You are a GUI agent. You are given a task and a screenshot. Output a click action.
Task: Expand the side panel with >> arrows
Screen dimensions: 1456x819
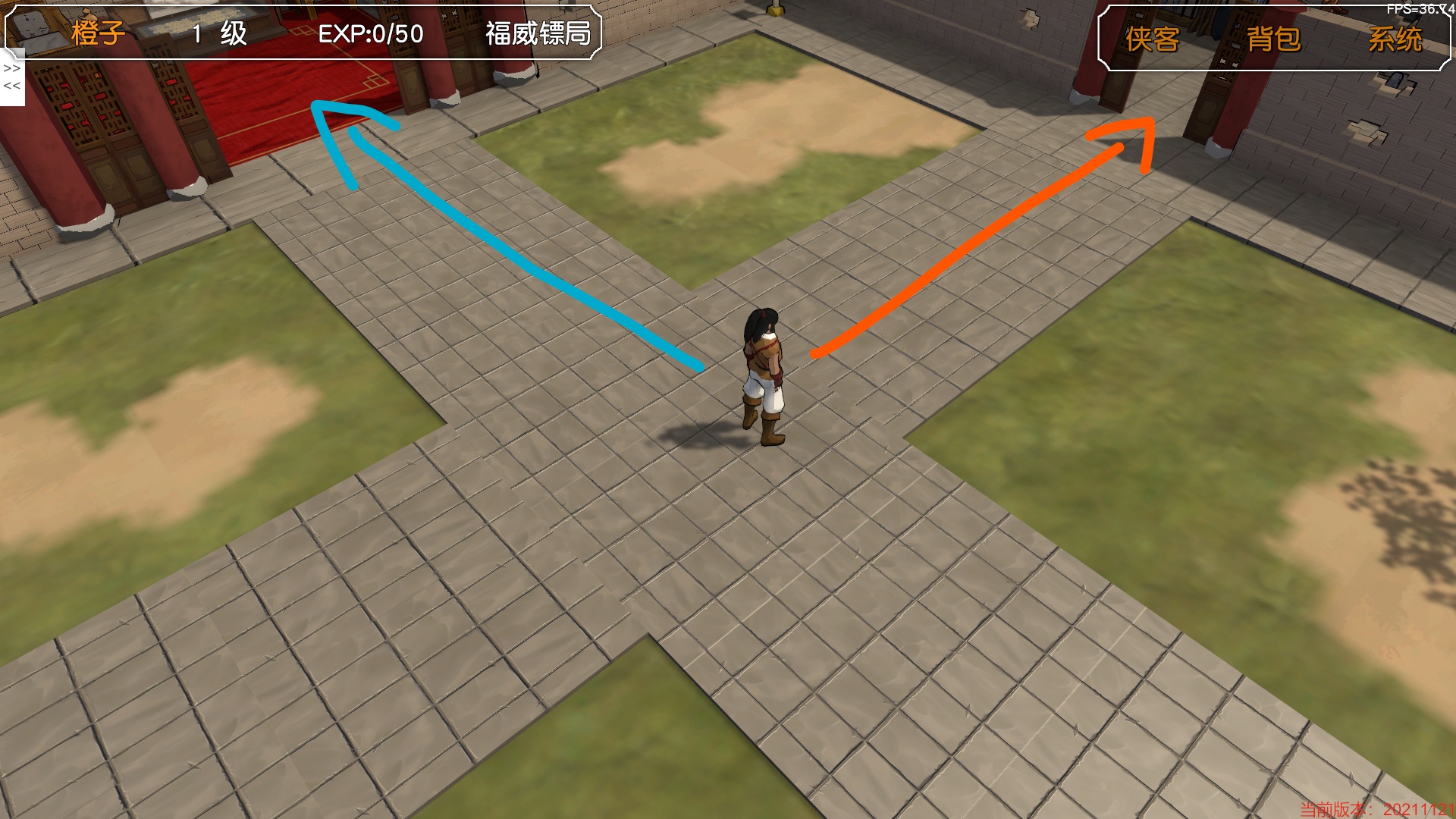point(12,68)
